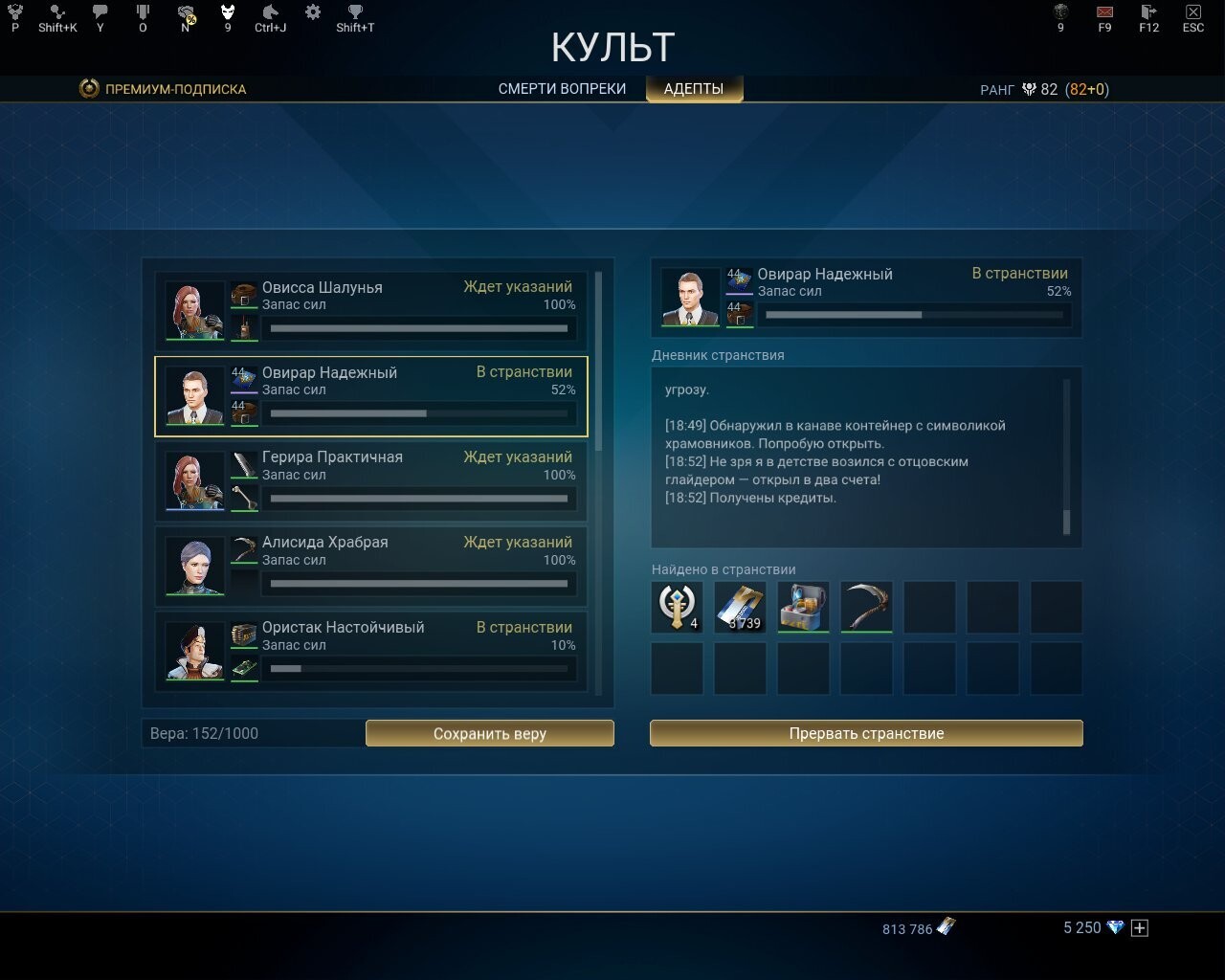Open the mail with the F9 envelope icon

[x=1103, y=14]
